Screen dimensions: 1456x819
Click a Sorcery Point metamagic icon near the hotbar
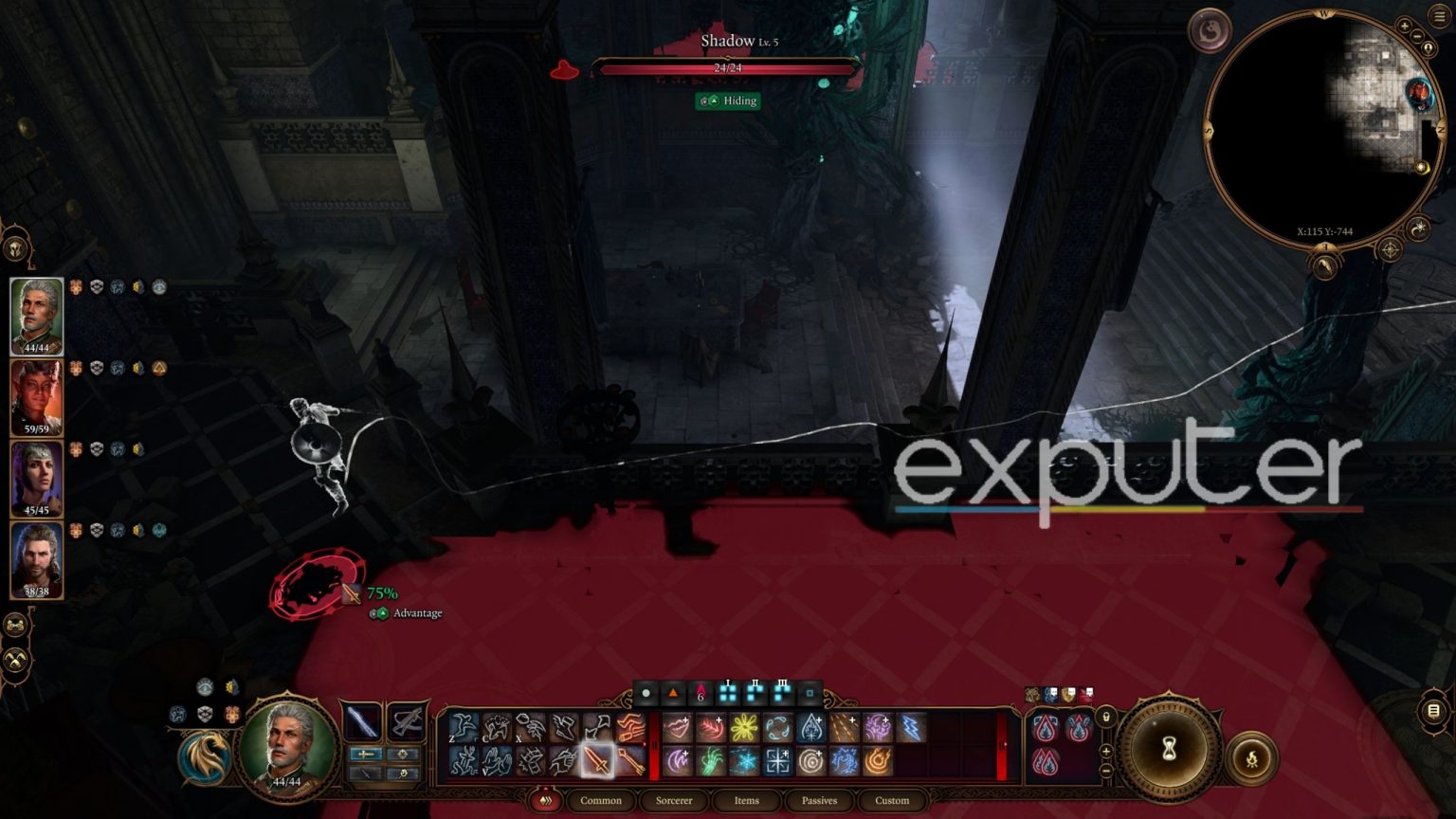(x=1046, y=728)
